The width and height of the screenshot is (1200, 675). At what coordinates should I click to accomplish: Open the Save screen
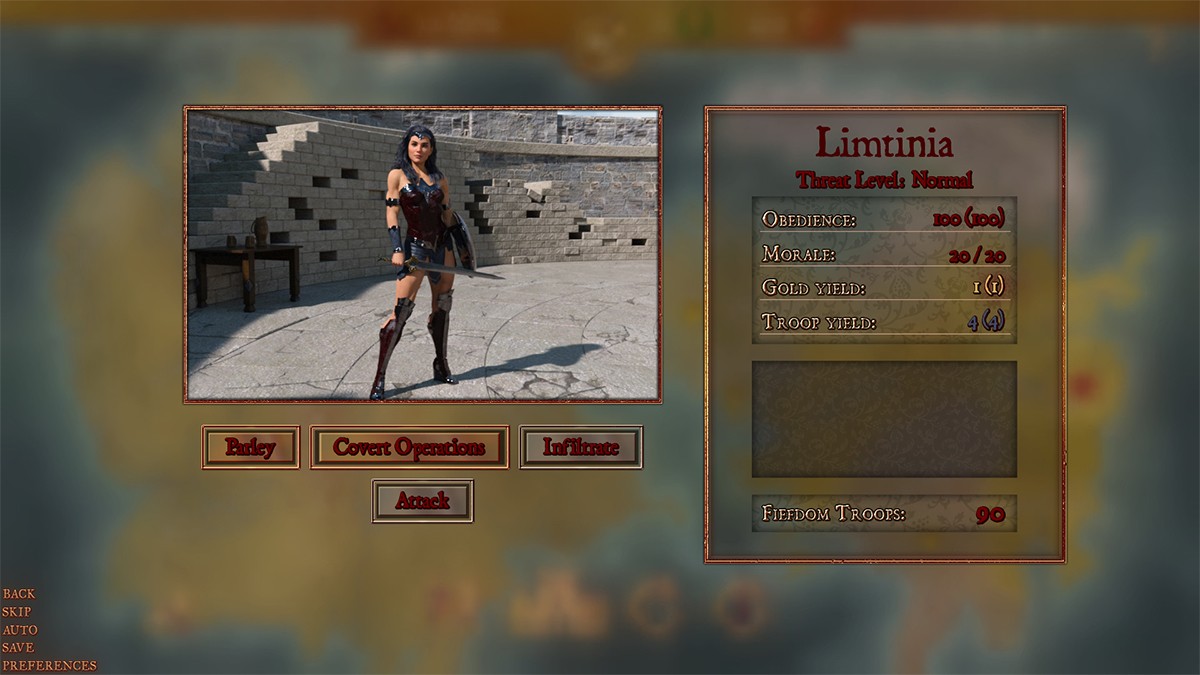click(17, 648)
